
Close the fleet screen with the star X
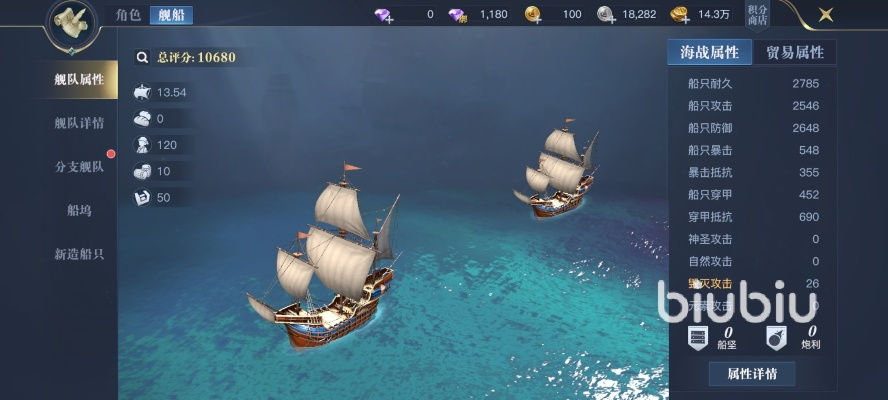[x=825, y=15]
